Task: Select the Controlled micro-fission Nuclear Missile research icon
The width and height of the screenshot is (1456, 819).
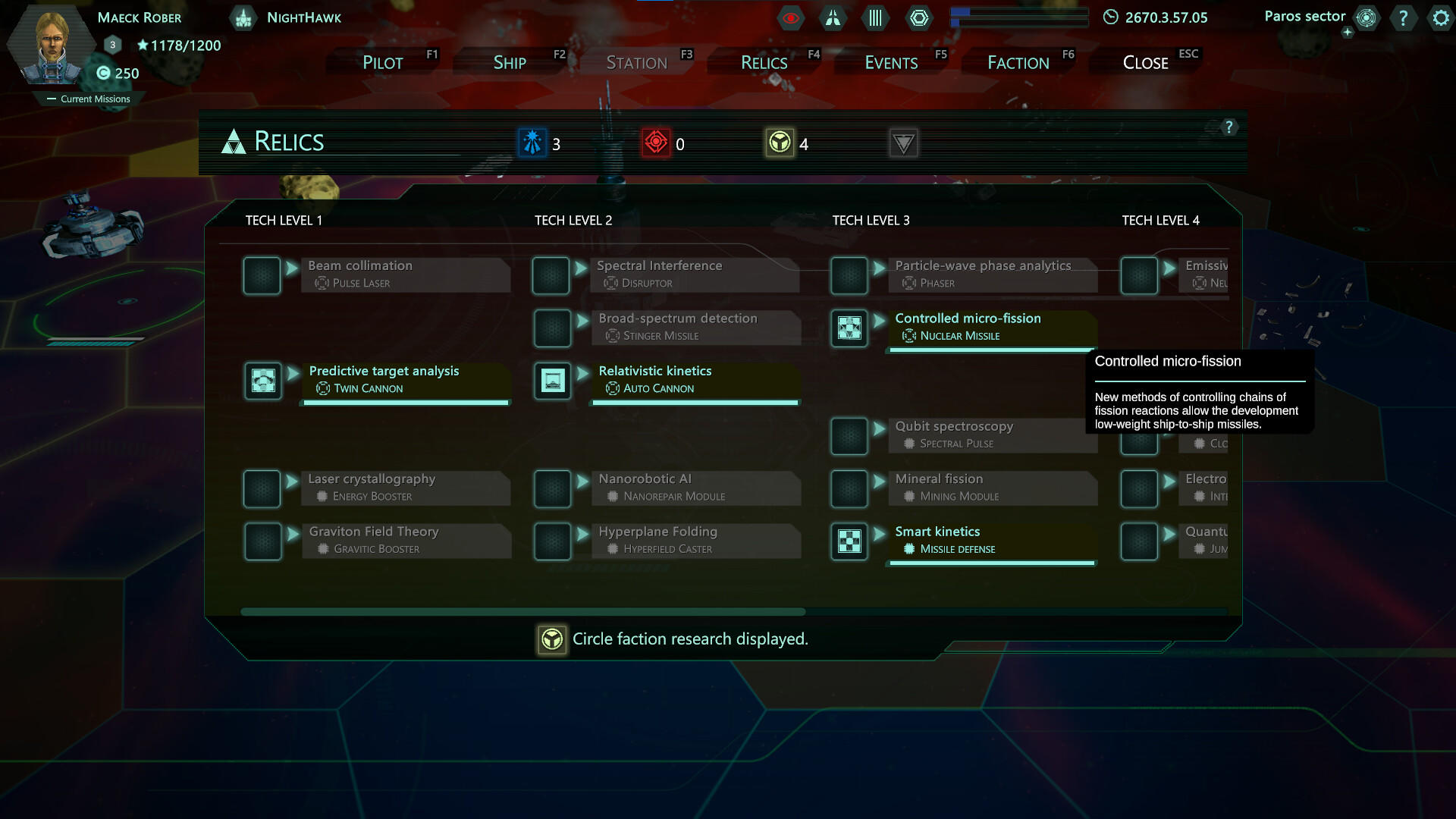Action: point(849,328)
